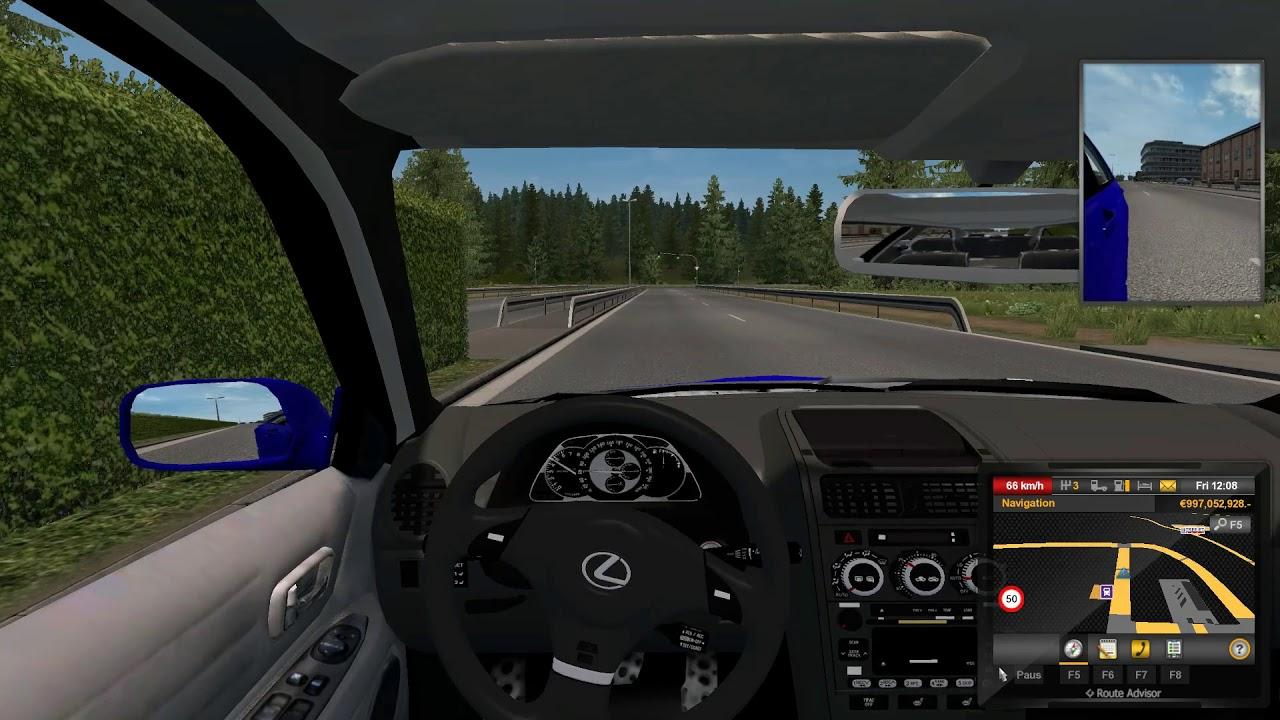Screen dimensions: 1280x720
Task: Switch to the notepad job info tab
Action: tap(1107, 649)
